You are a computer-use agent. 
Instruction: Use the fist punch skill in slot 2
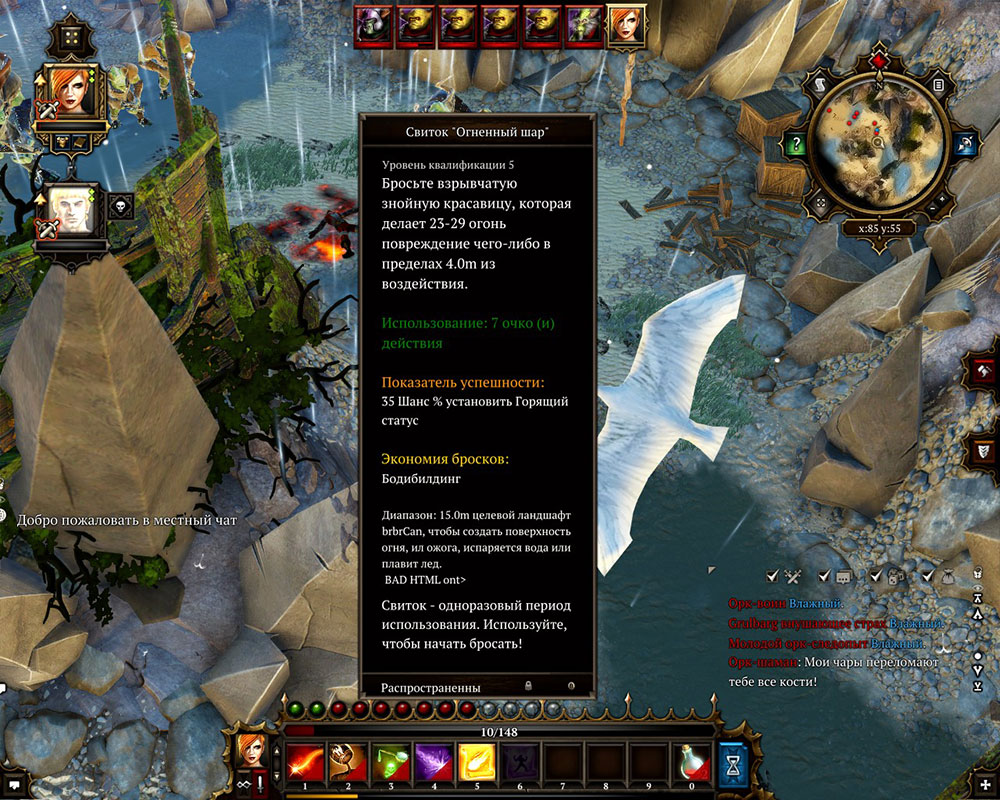tap(346, 762)
